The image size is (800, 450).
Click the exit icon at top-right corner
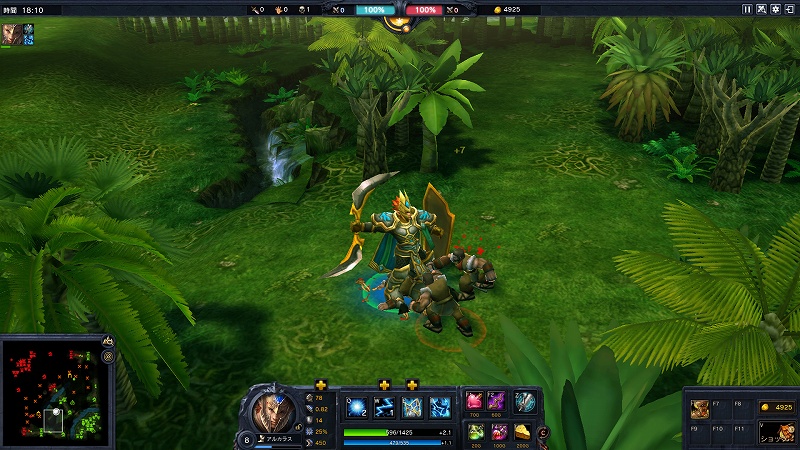pyautogui.click(x=789, y=9)
